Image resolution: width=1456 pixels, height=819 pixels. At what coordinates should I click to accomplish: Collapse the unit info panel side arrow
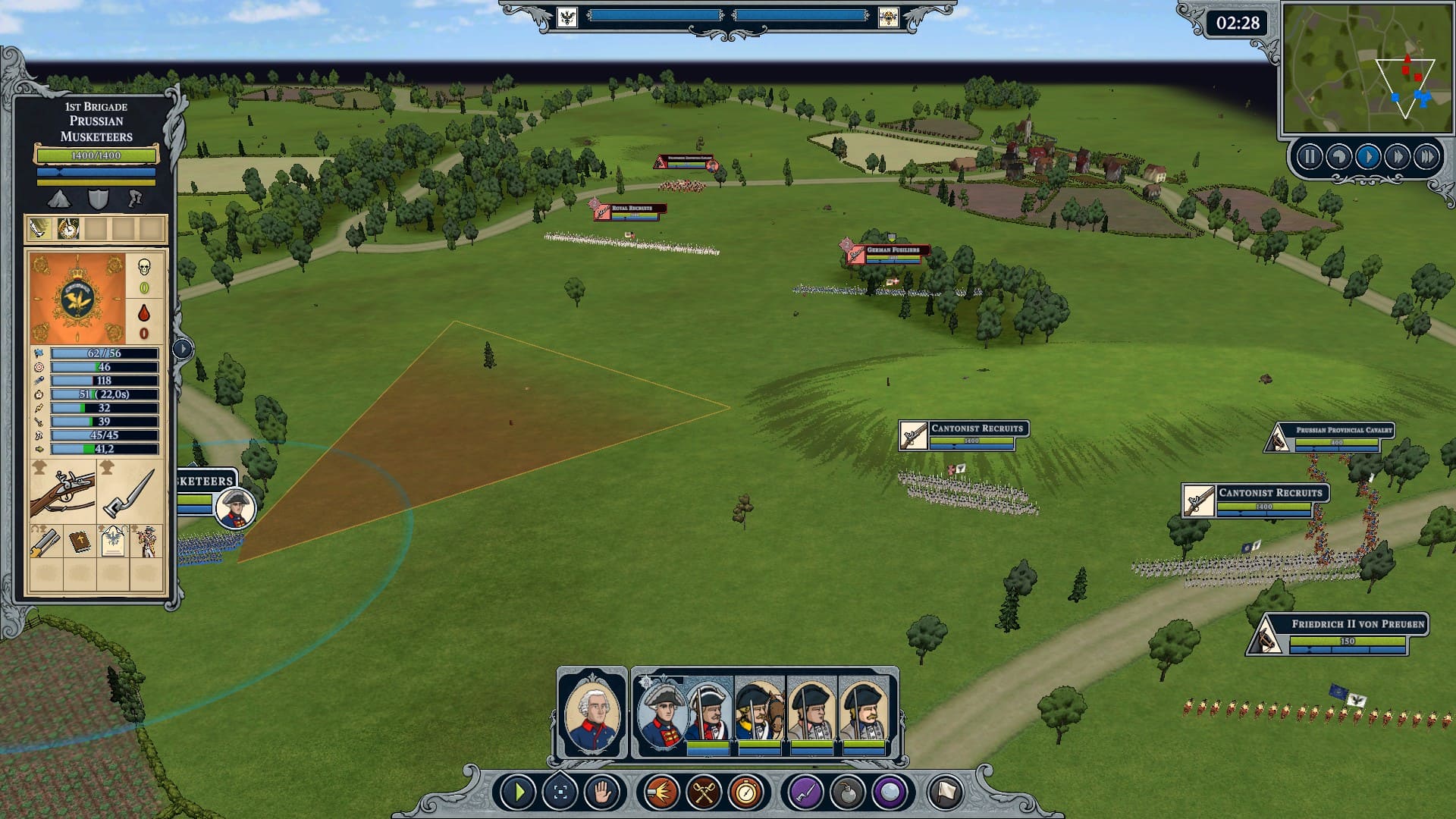pos(183,349)
